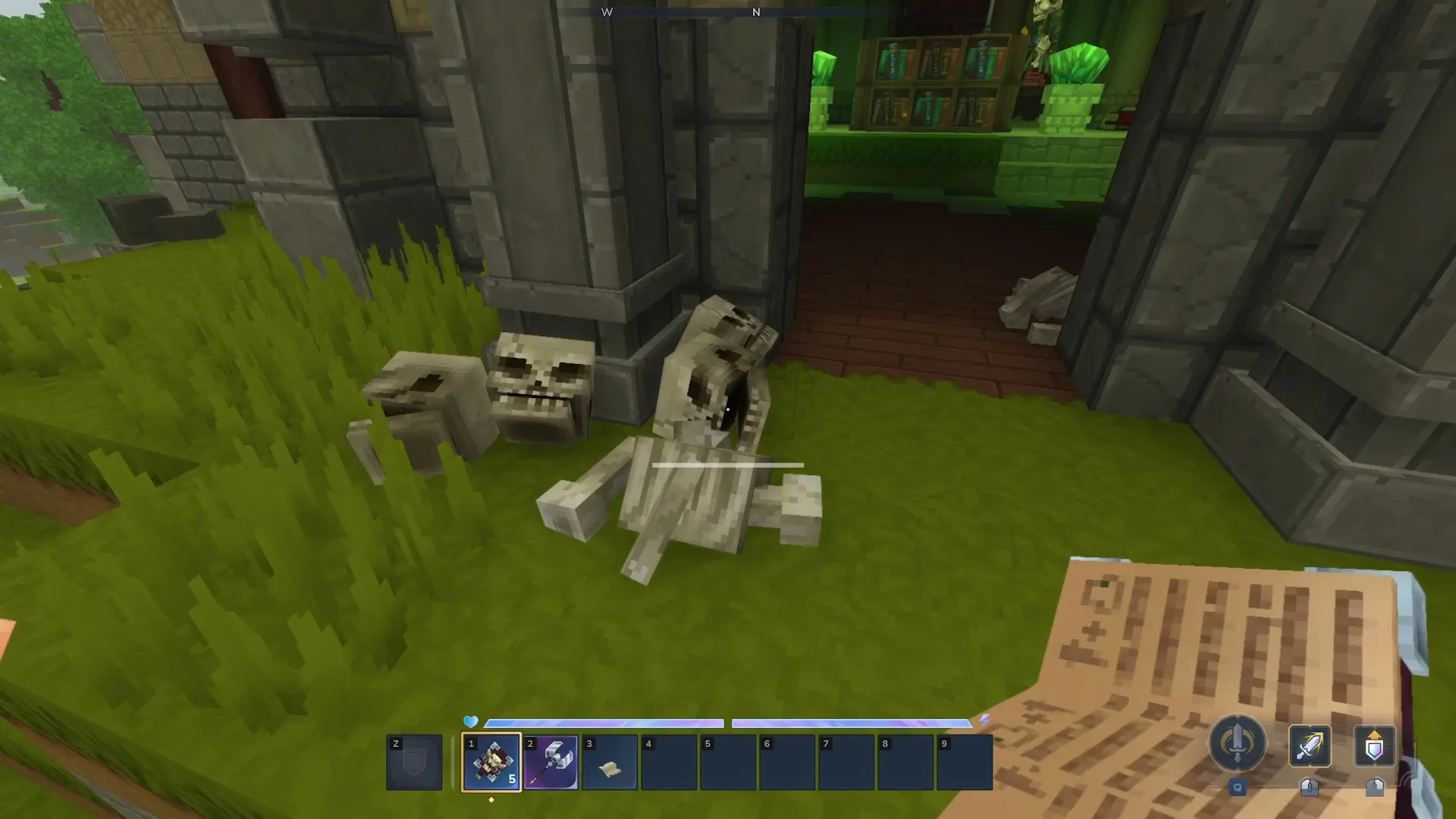
Task: Select the skull trophy item in hotbar slot 1
Action: point(491,762)
